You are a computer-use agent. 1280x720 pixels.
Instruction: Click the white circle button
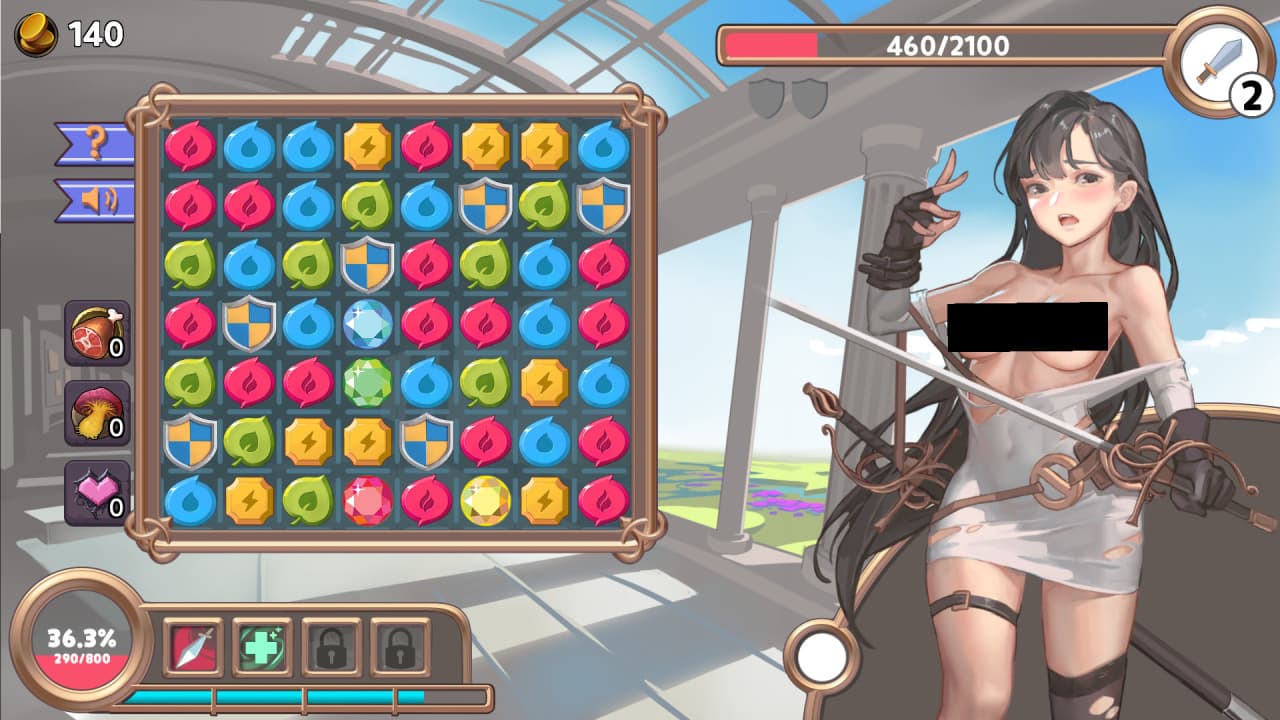click(x=823, y=655)
